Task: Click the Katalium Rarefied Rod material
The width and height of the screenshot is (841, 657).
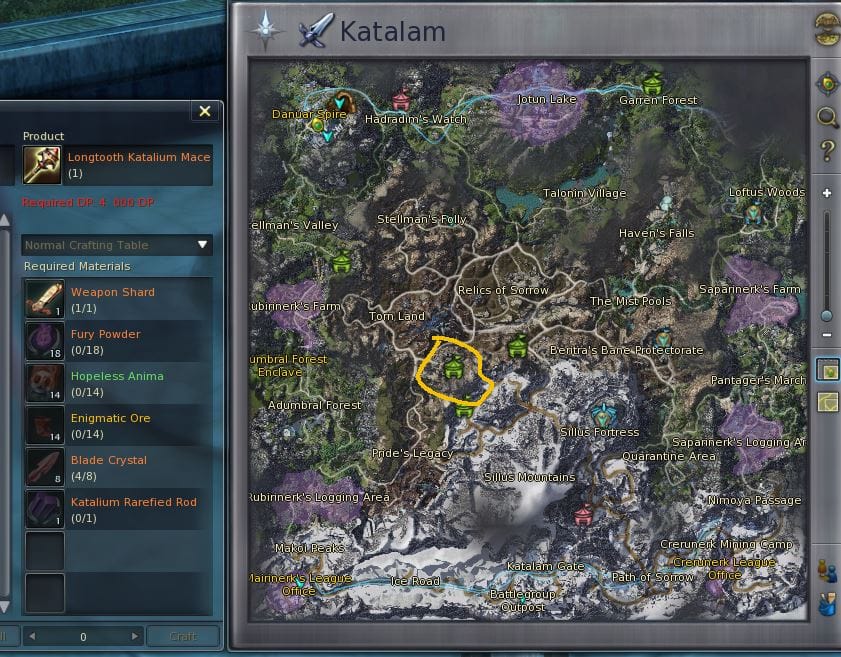Action: [42, 507]
